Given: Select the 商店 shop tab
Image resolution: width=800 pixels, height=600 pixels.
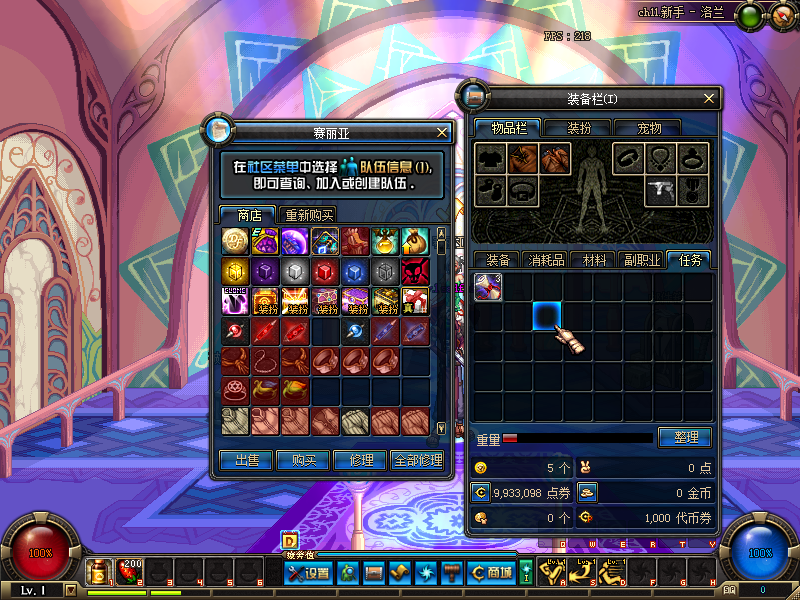Looking at the screenshot, I should [x=248, y=215].
